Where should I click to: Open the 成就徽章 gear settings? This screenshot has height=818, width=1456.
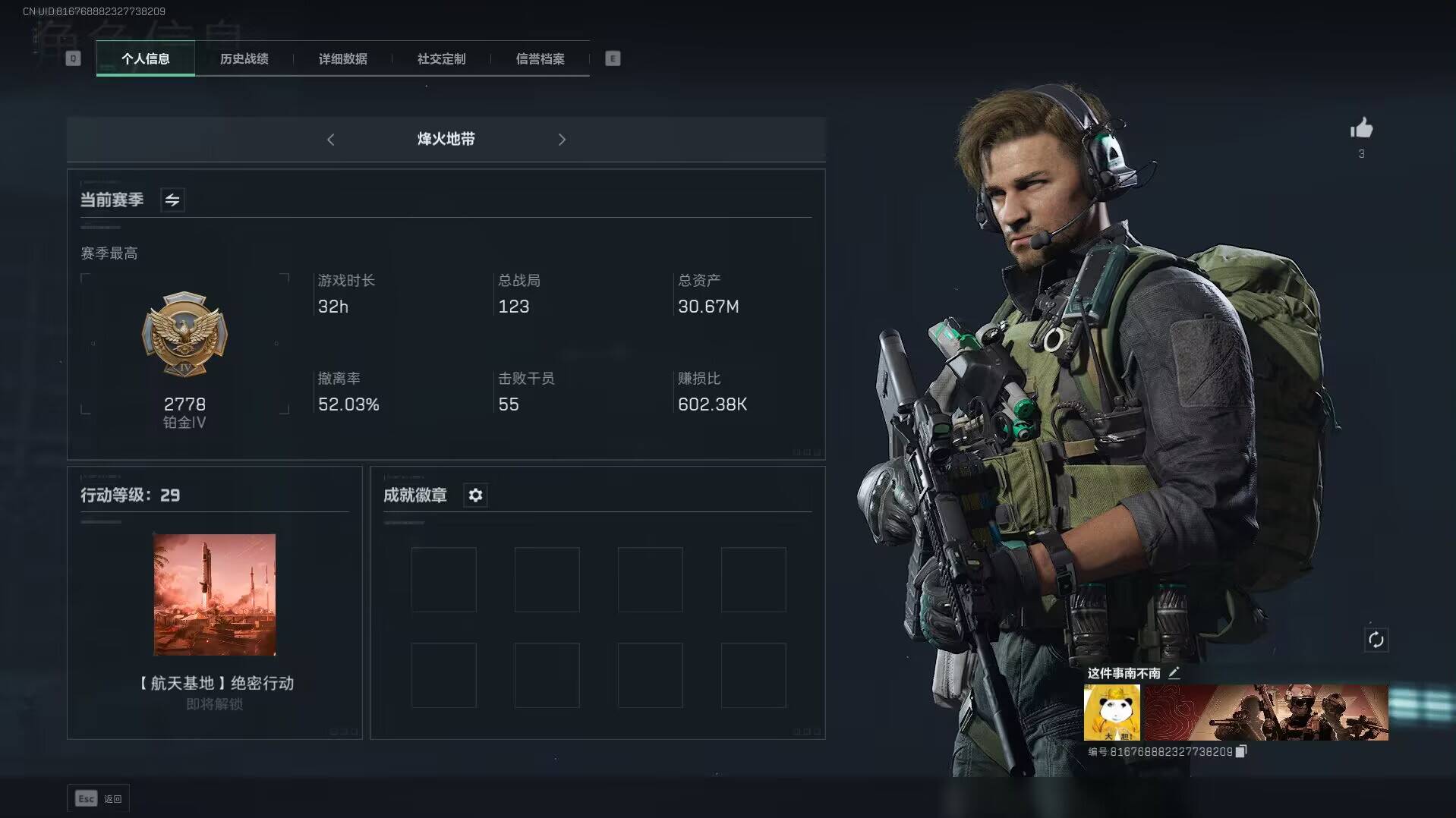pos(475,496)
